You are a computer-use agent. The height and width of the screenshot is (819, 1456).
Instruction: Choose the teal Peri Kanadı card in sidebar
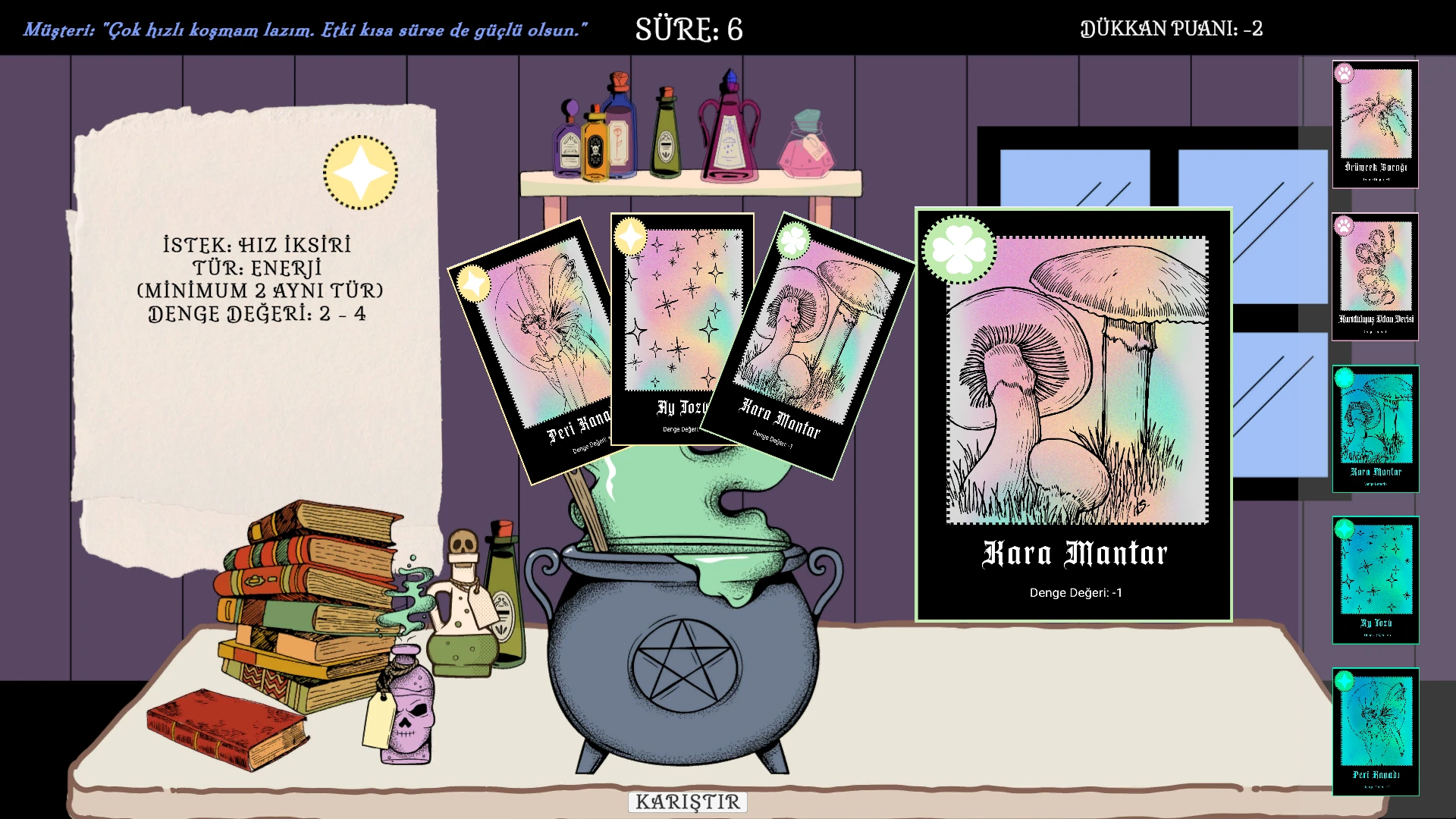(1375, 732)
